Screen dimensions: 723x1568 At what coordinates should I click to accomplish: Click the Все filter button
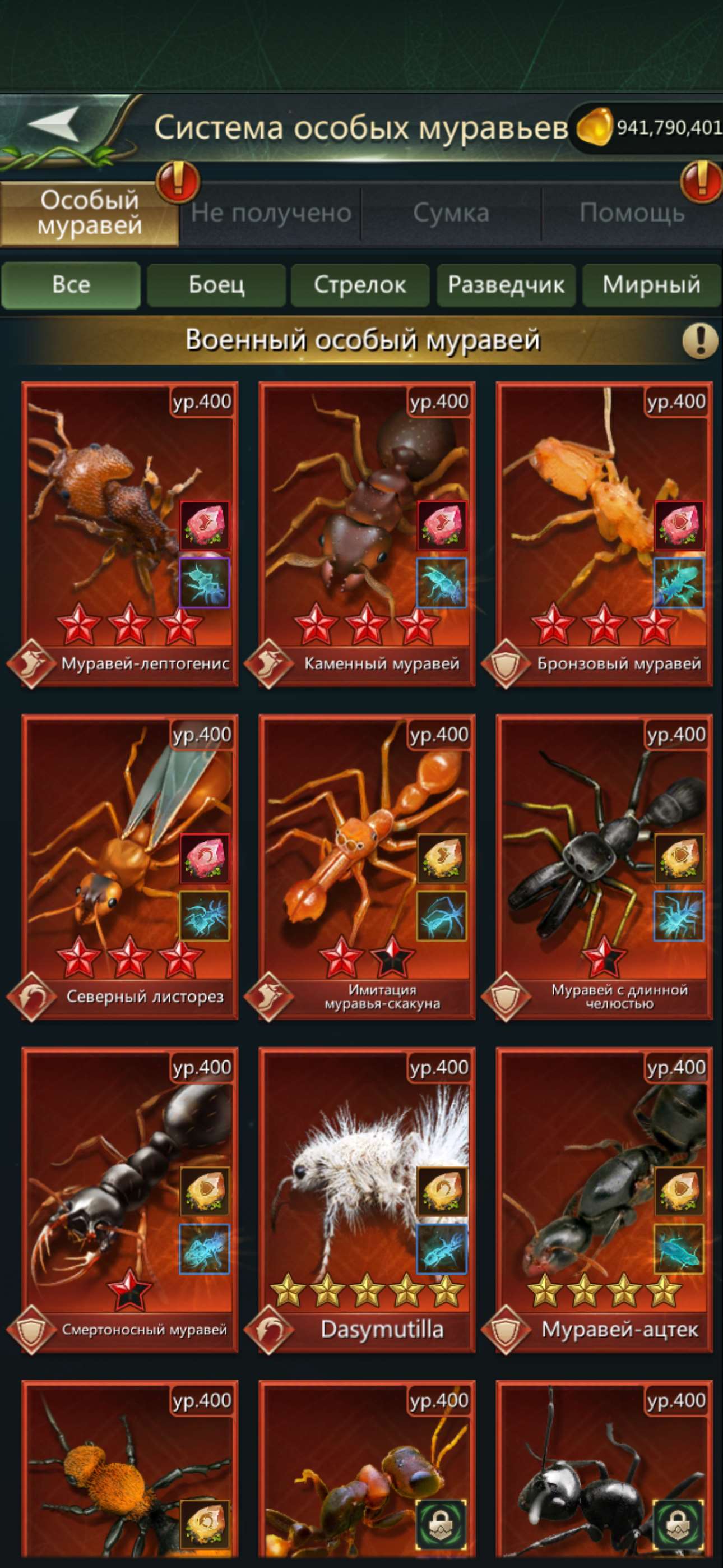click(72, 284)
